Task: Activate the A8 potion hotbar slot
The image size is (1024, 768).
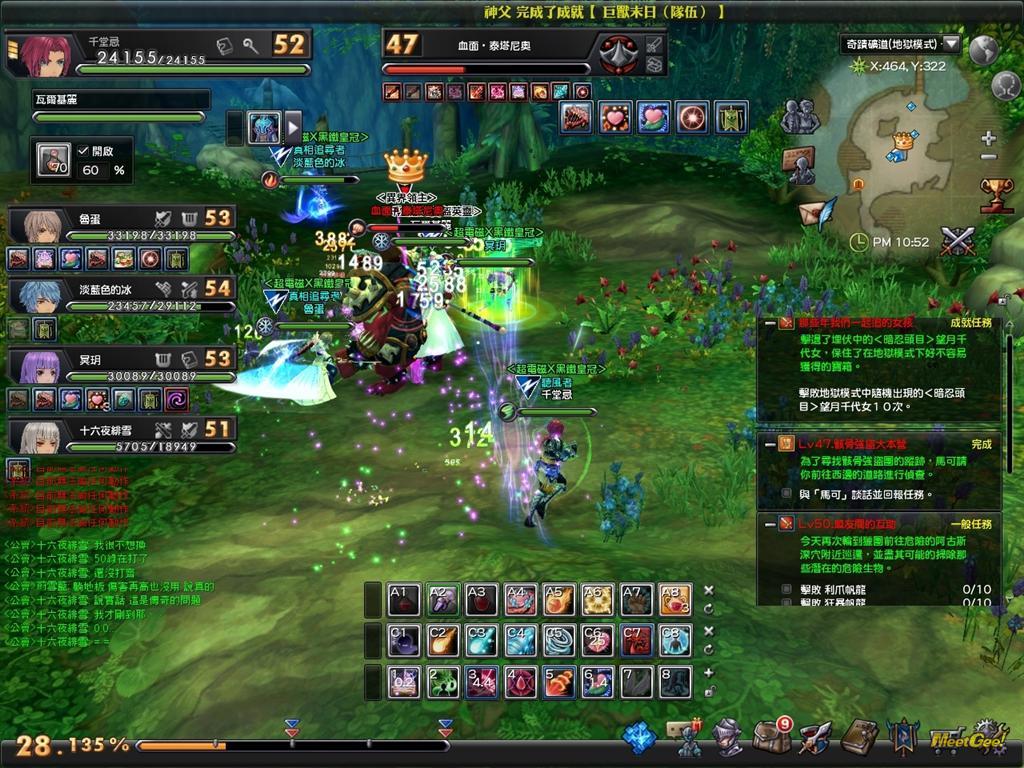Action: point(675,599)
